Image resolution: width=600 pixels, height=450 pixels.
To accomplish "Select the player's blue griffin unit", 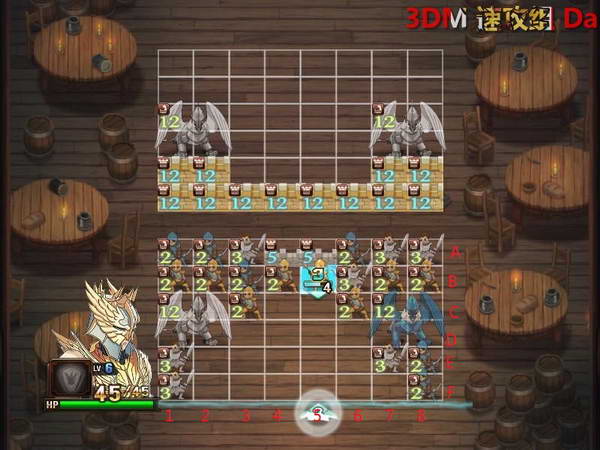I will coord(405,318).
